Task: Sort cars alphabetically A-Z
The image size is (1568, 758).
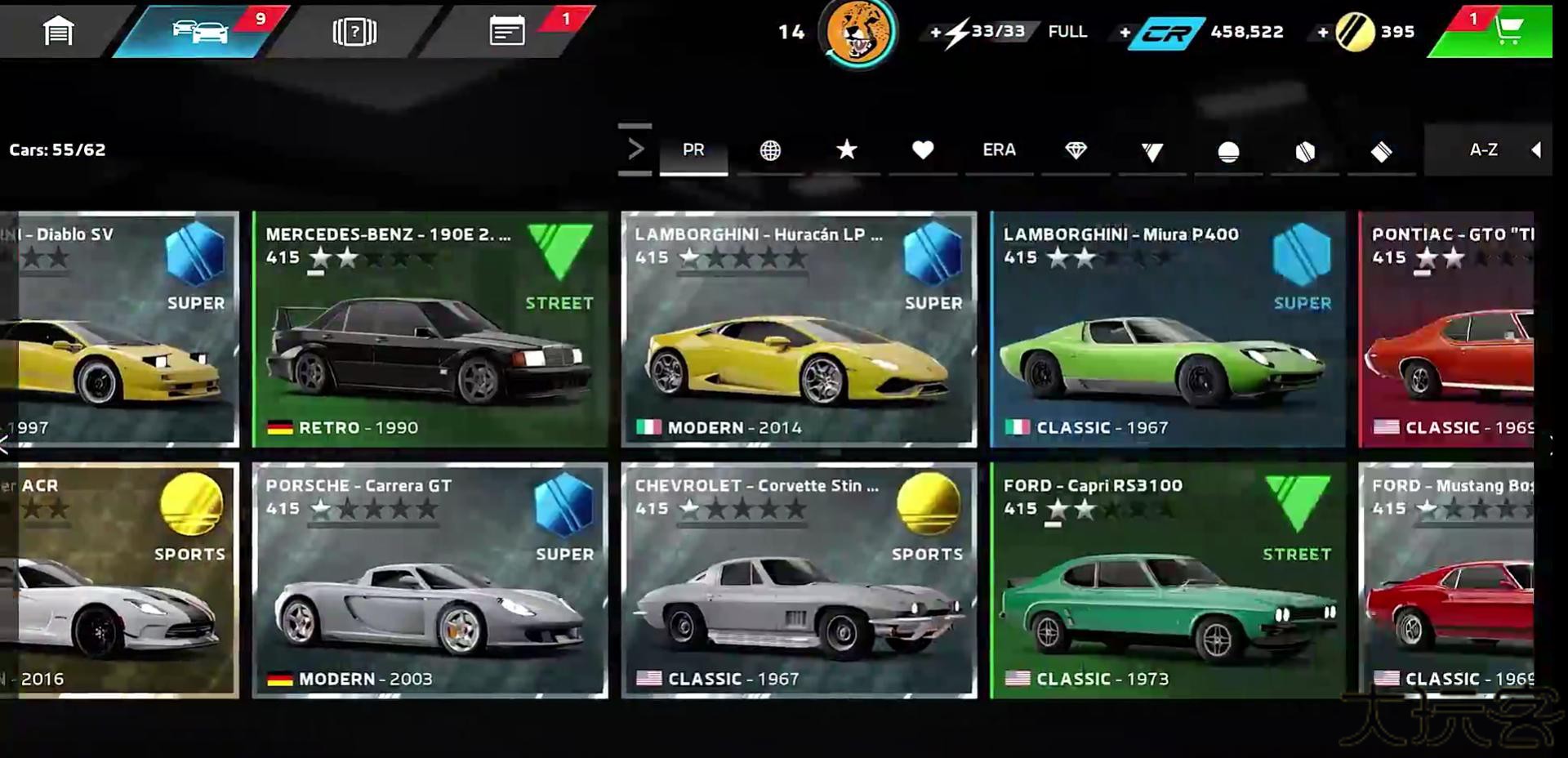Action: (x=1483, y=150)
